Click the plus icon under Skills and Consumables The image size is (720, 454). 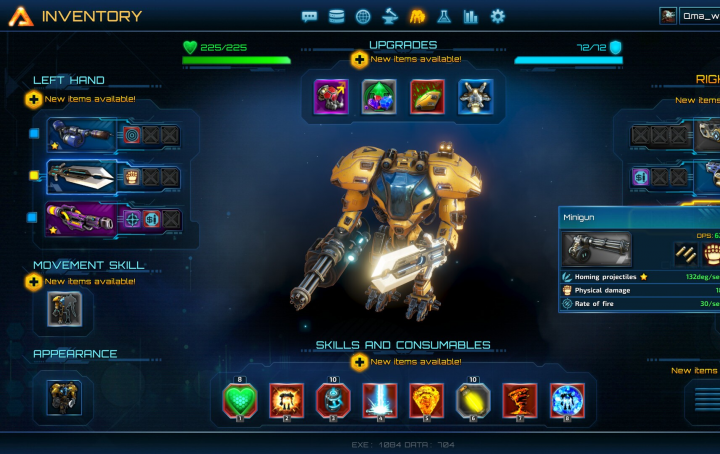pos(358,361)
